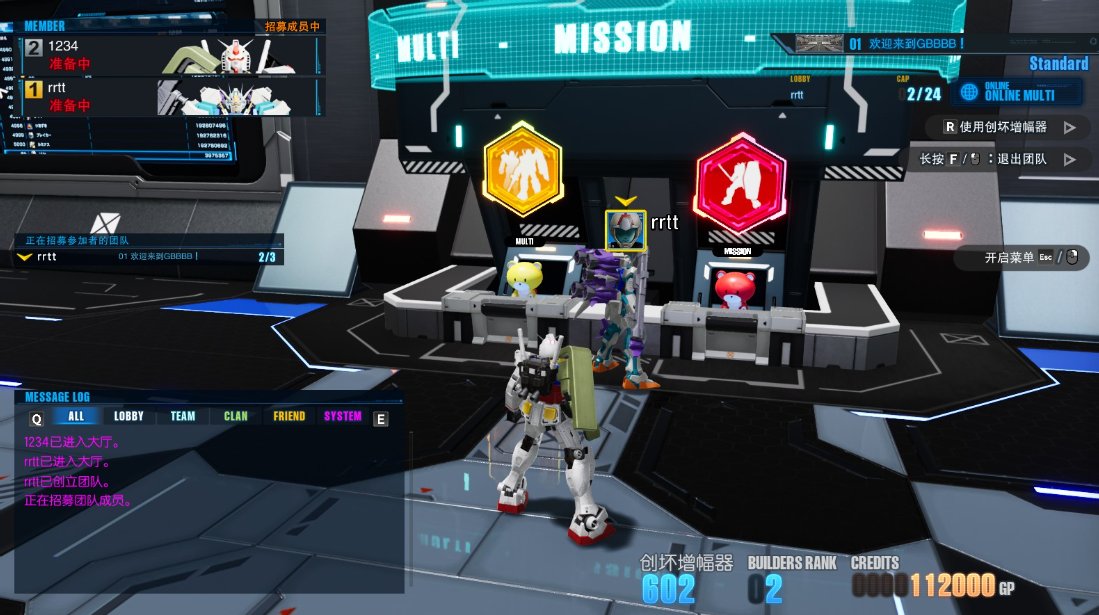Open the SYSTEM message tab
This screenshot has width=1099, height=615.
click(343, 417)
